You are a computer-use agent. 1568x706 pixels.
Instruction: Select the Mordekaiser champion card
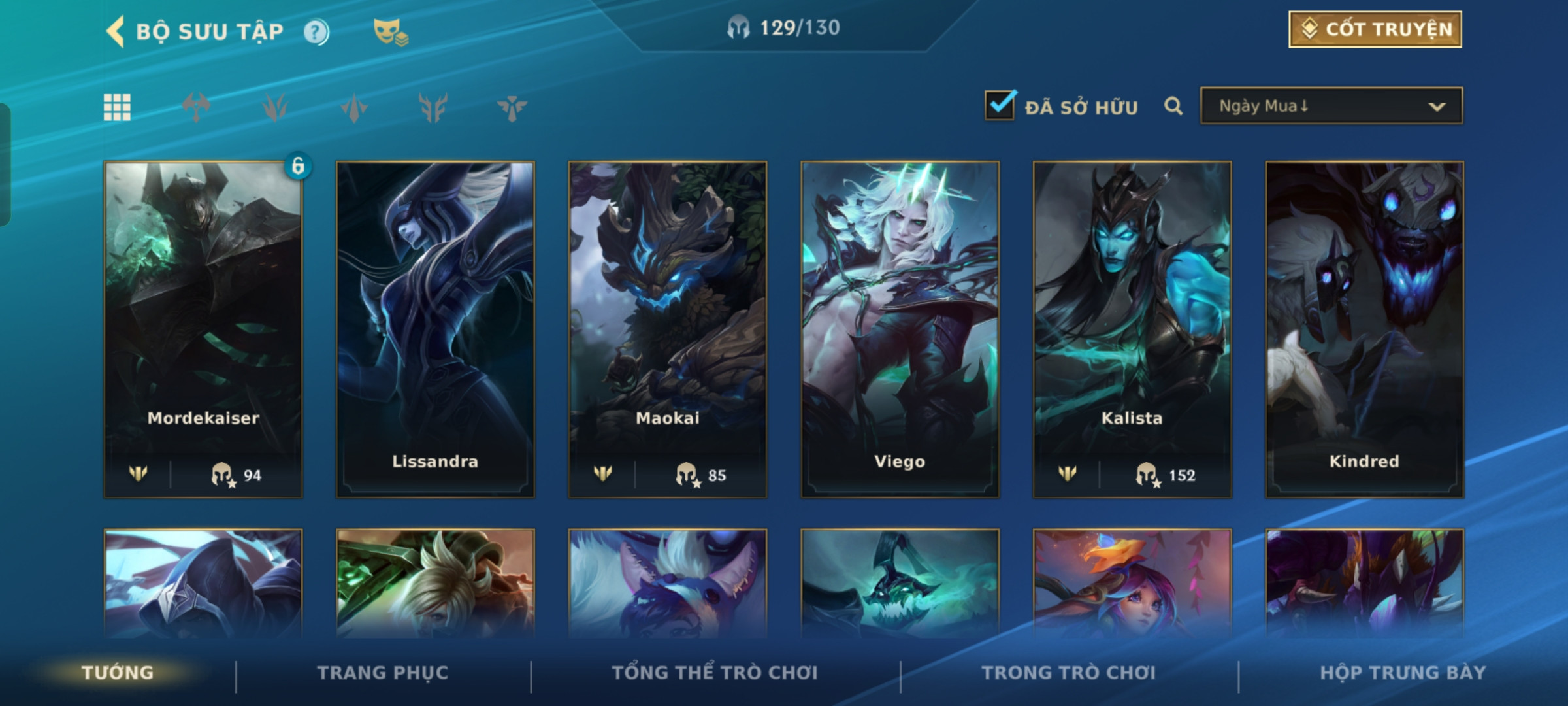(x=203, y=329)
